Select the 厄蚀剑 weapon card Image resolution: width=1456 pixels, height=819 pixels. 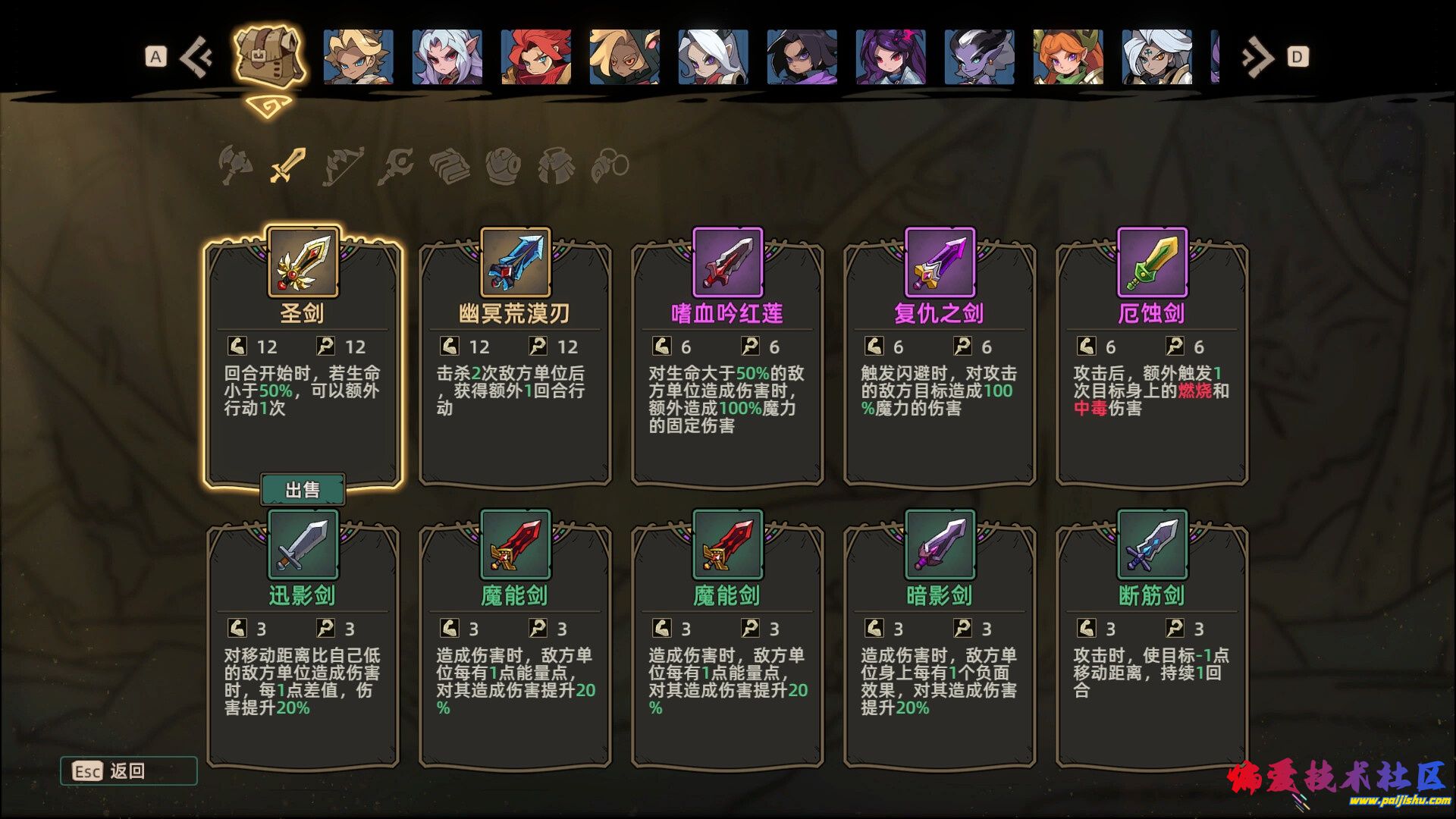click(1150, 349)
